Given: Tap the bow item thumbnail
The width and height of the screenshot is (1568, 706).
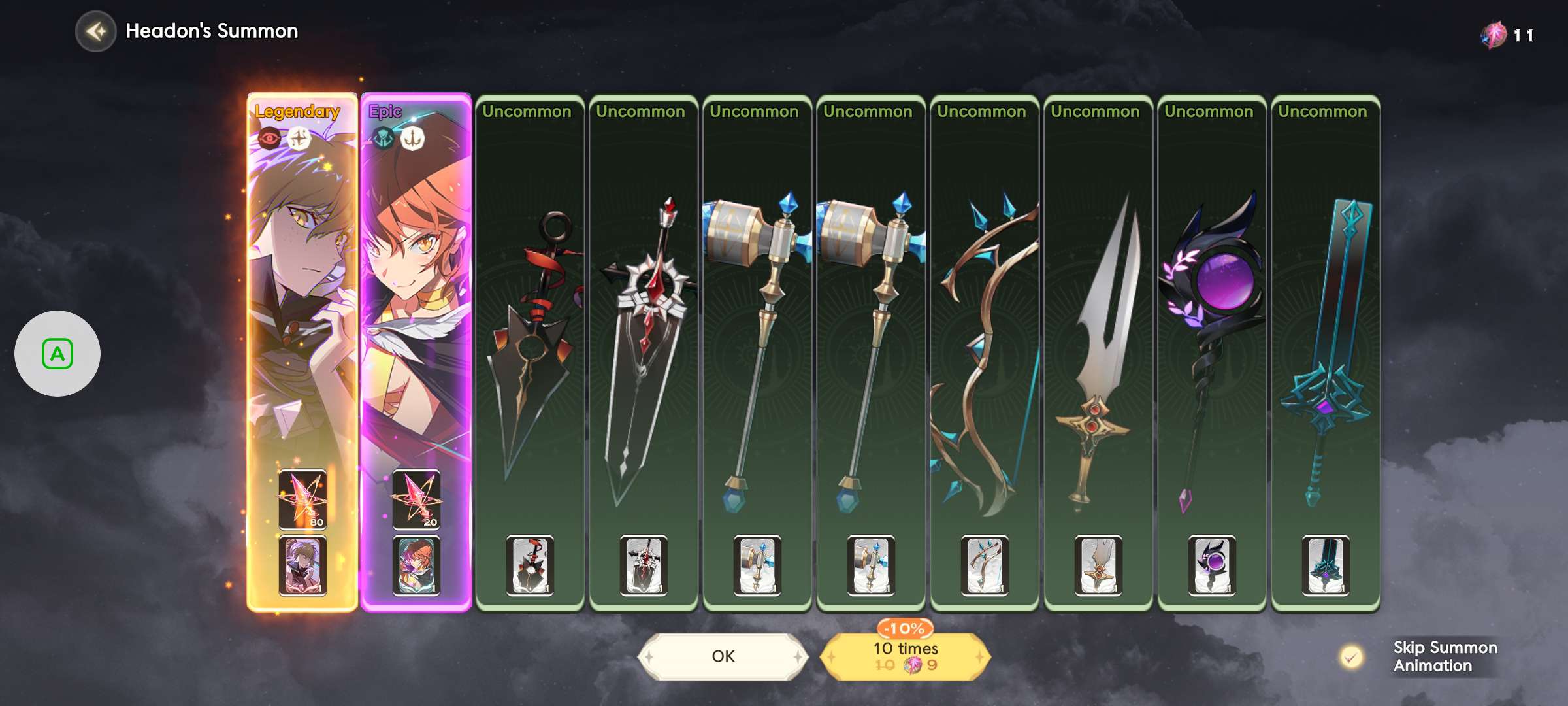Looking at the screenshot, I should point(985,565).
